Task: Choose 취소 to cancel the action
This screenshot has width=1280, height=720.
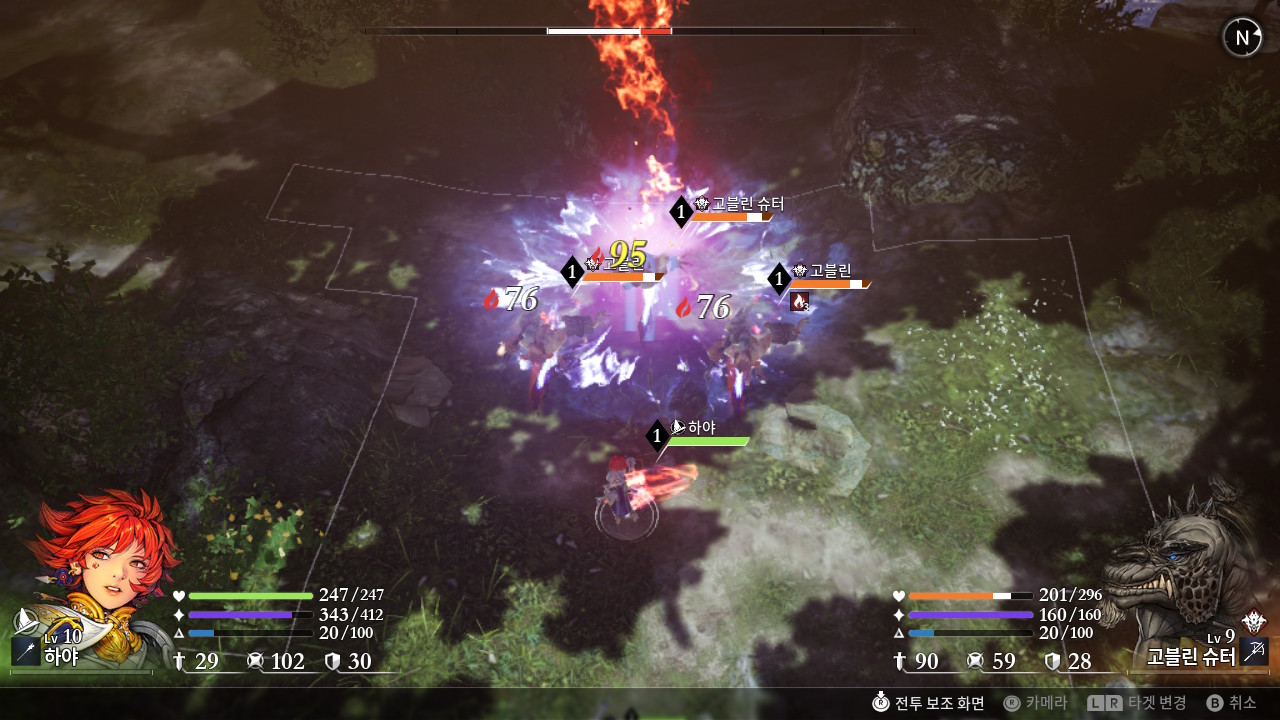Action: pyautogui.click(x=1231, y=702)
